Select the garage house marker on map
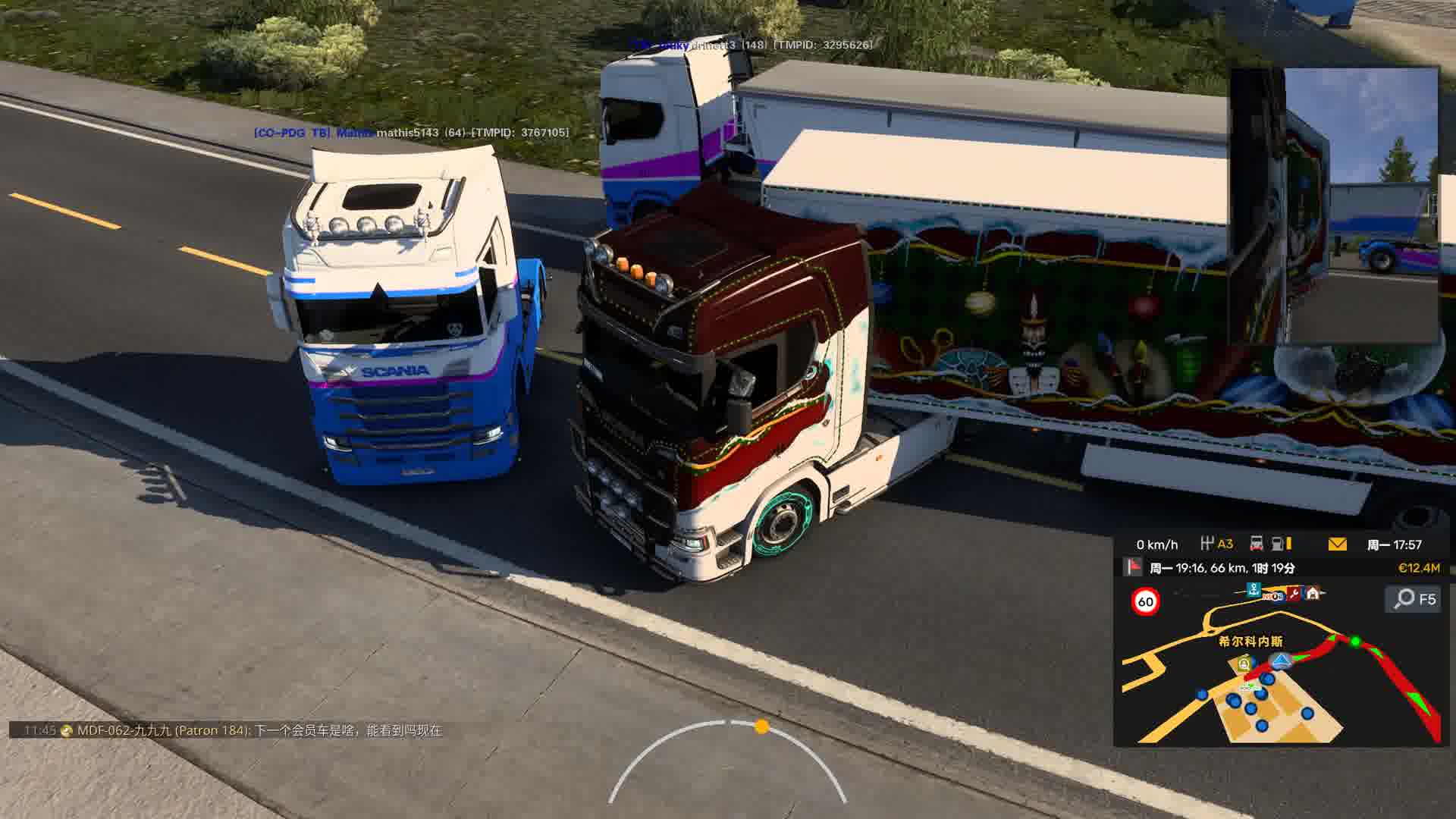The height and width of the screenshot is (819, 1456). (1312, 592)
